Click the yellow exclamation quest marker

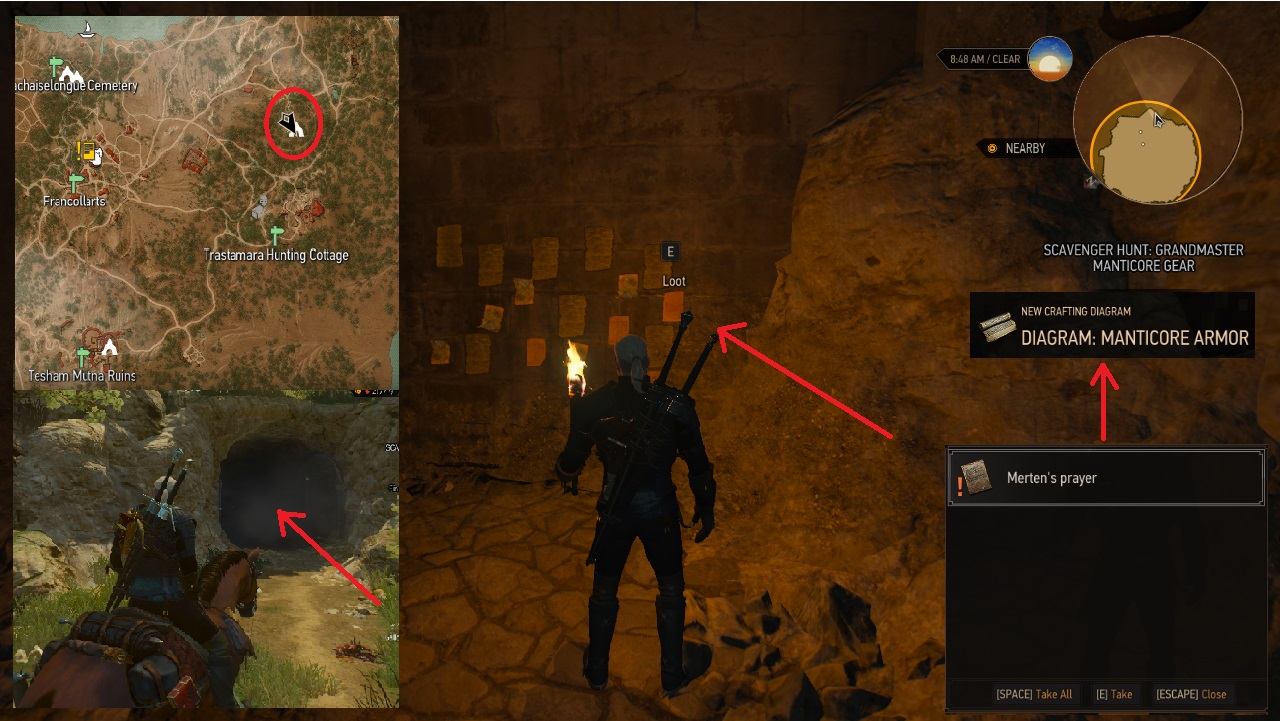point(80,149)
